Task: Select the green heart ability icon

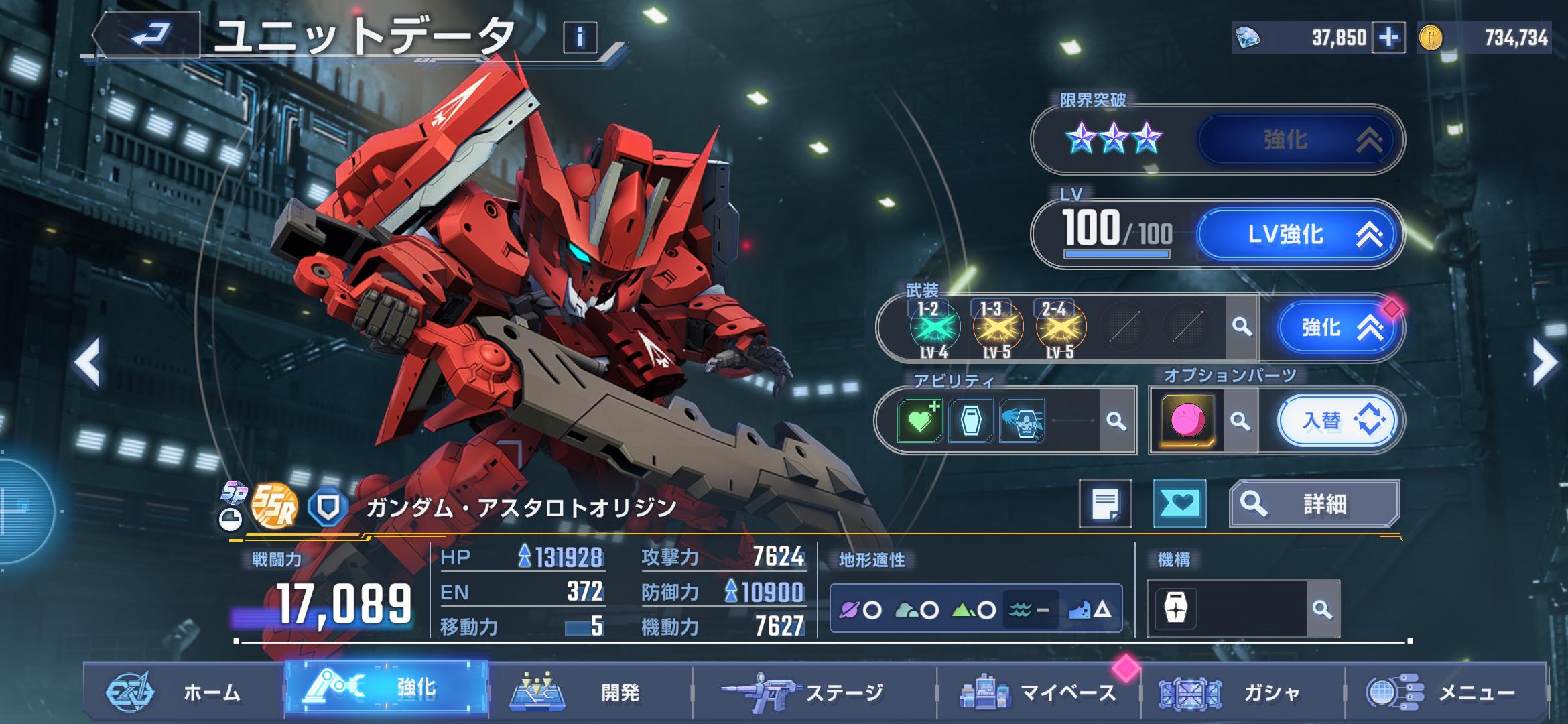Action: click(x=919, y=421)
